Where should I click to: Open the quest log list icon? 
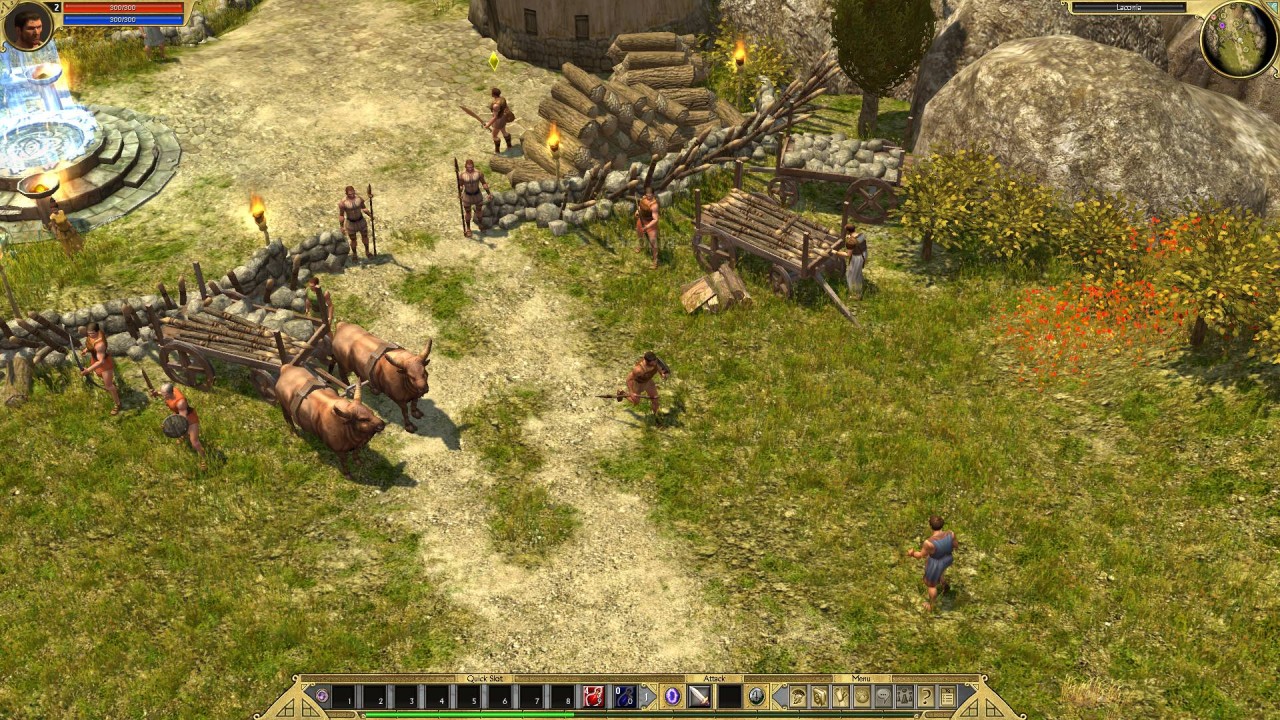click(948, 697)
